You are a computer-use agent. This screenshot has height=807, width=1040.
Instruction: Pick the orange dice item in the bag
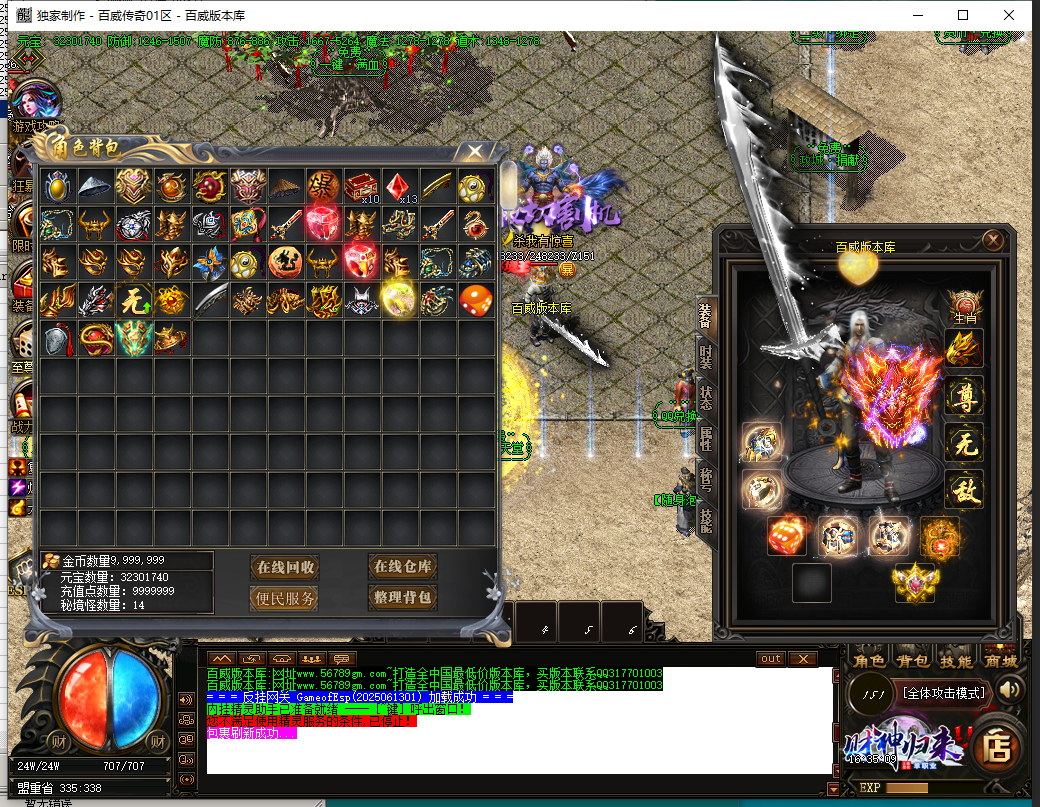(x=474, y=299)
